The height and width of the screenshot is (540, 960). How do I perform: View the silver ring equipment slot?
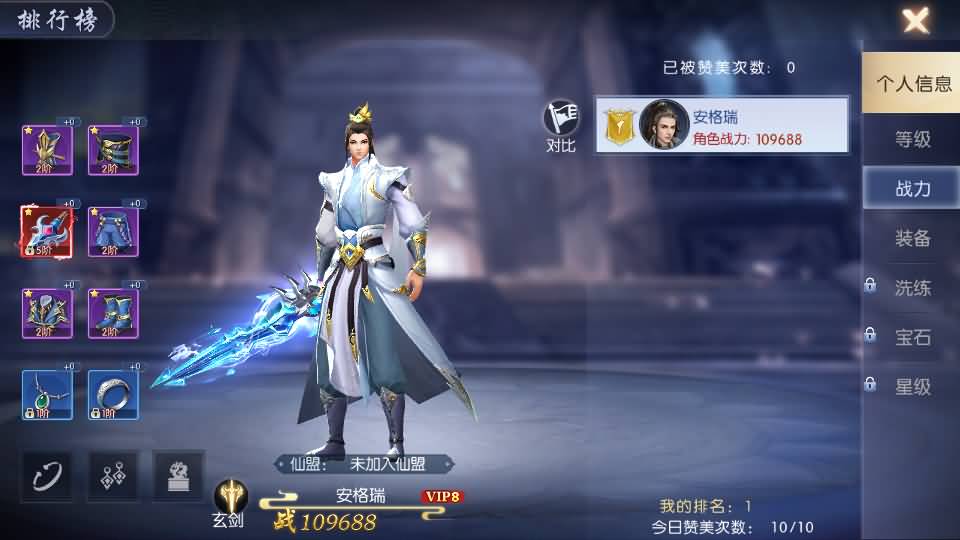(x=113, y=395)
